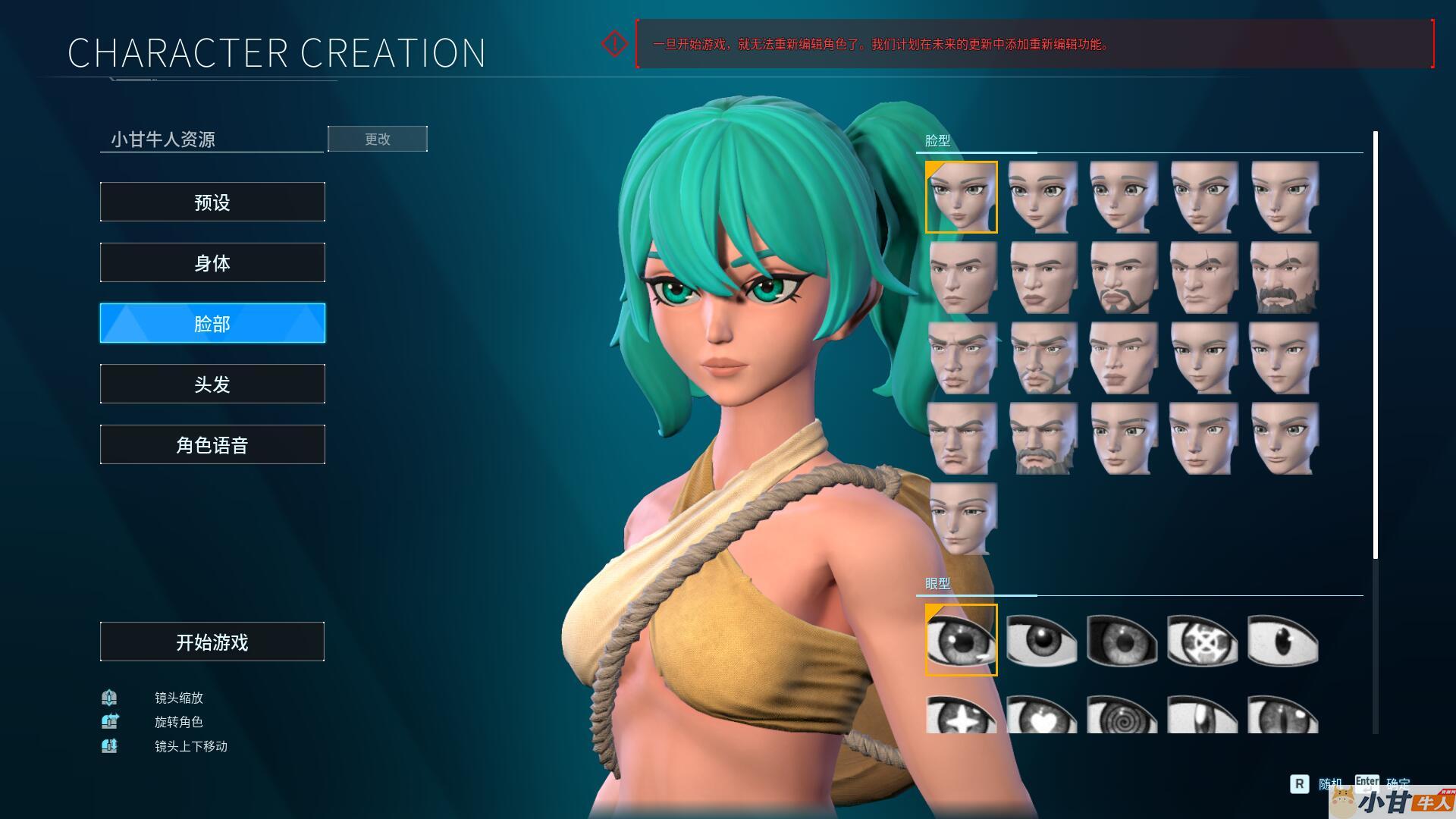Image resolution: width=1456 pixels, height=819 pixels.
Task: Open the 预设 presets section
Action: (212, 202)
